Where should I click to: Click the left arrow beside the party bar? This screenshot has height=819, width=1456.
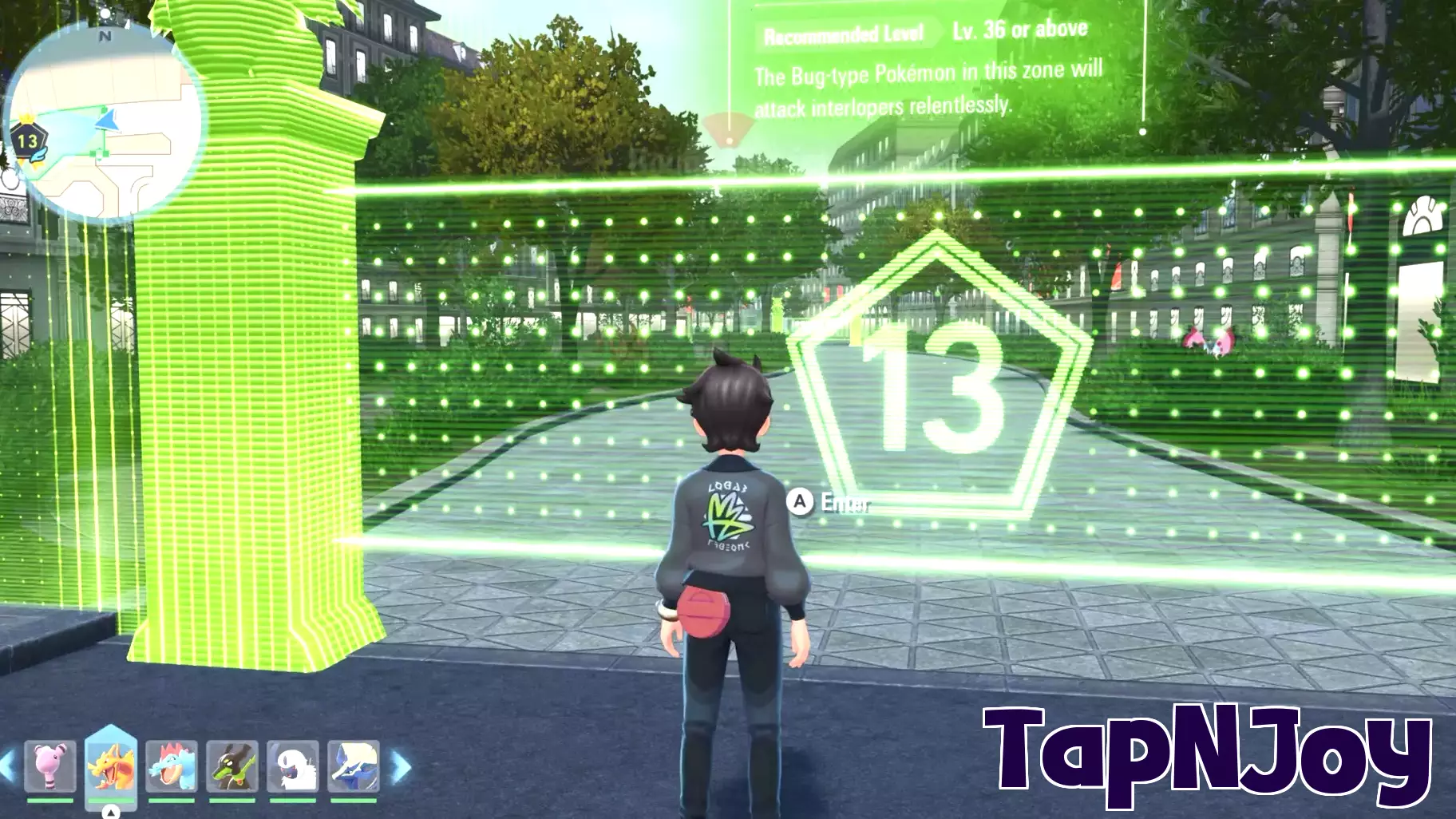[8, 767]
